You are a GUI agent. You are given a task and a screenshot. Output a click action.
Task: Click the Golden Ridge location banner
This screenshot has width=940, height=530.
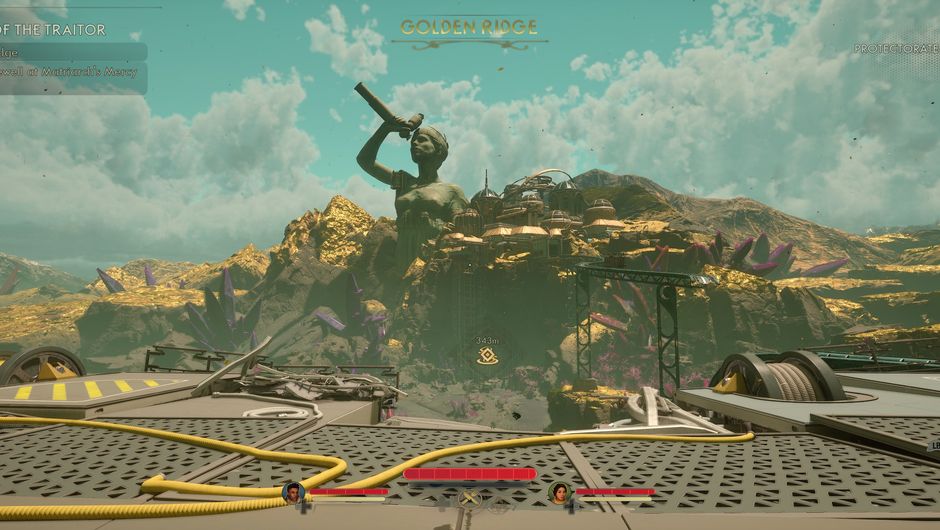coord(469,28)
